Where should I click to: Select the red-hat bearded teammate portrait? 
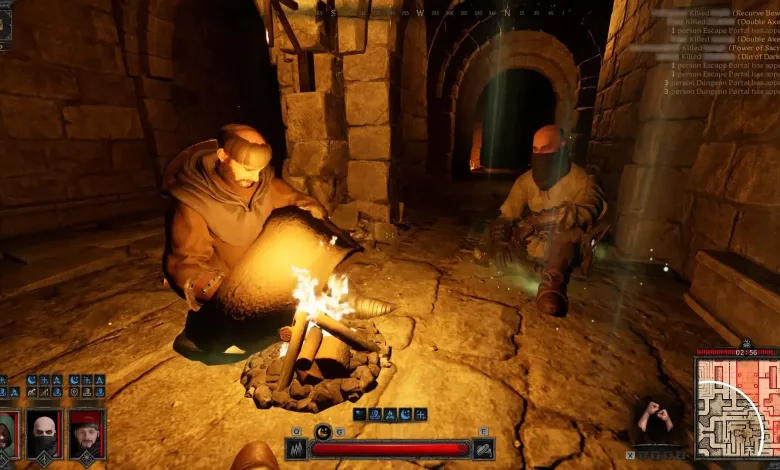(86, 432)
